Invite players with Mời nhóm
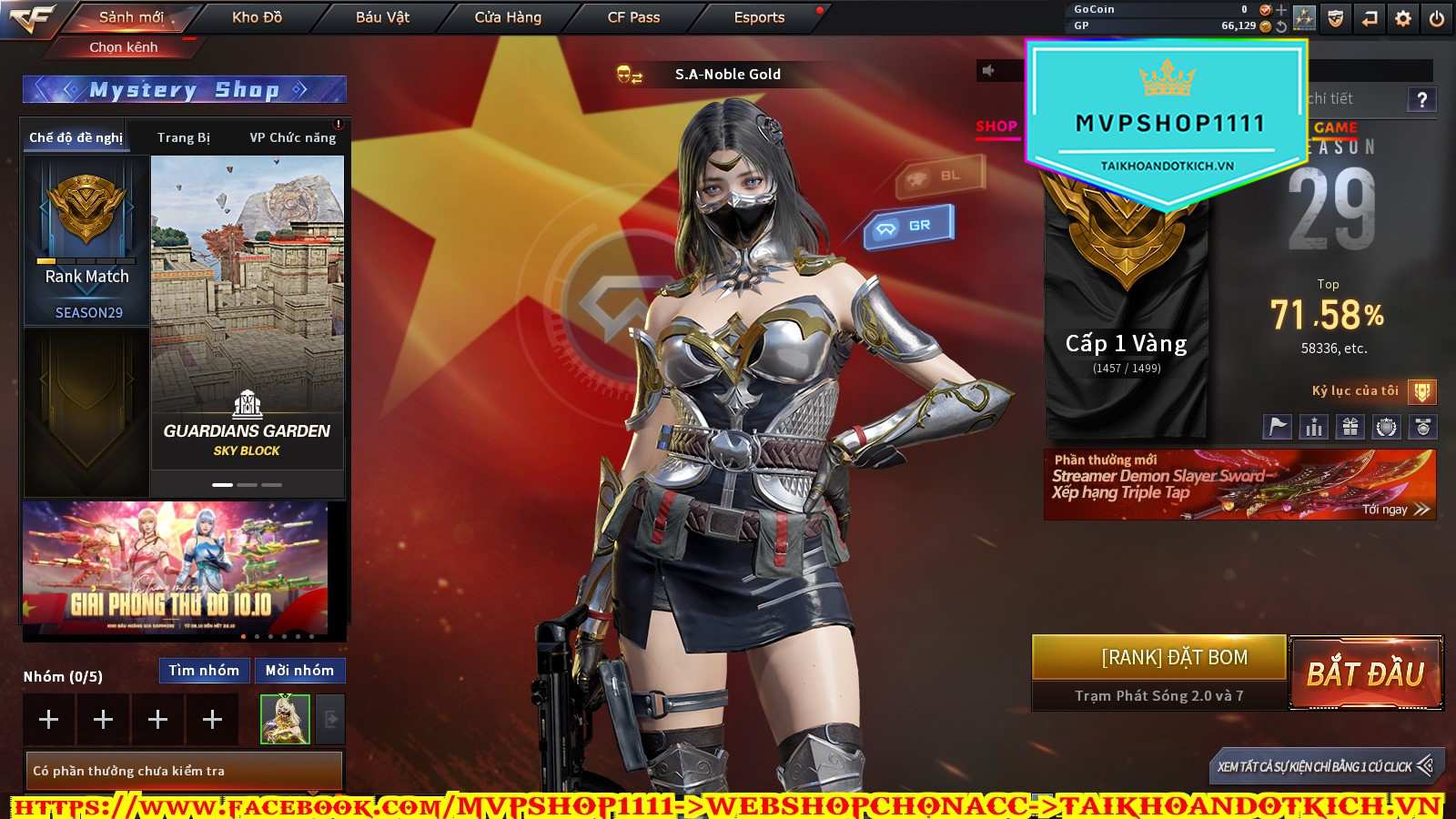The image size is (1456, 819). tap(299, 671)
